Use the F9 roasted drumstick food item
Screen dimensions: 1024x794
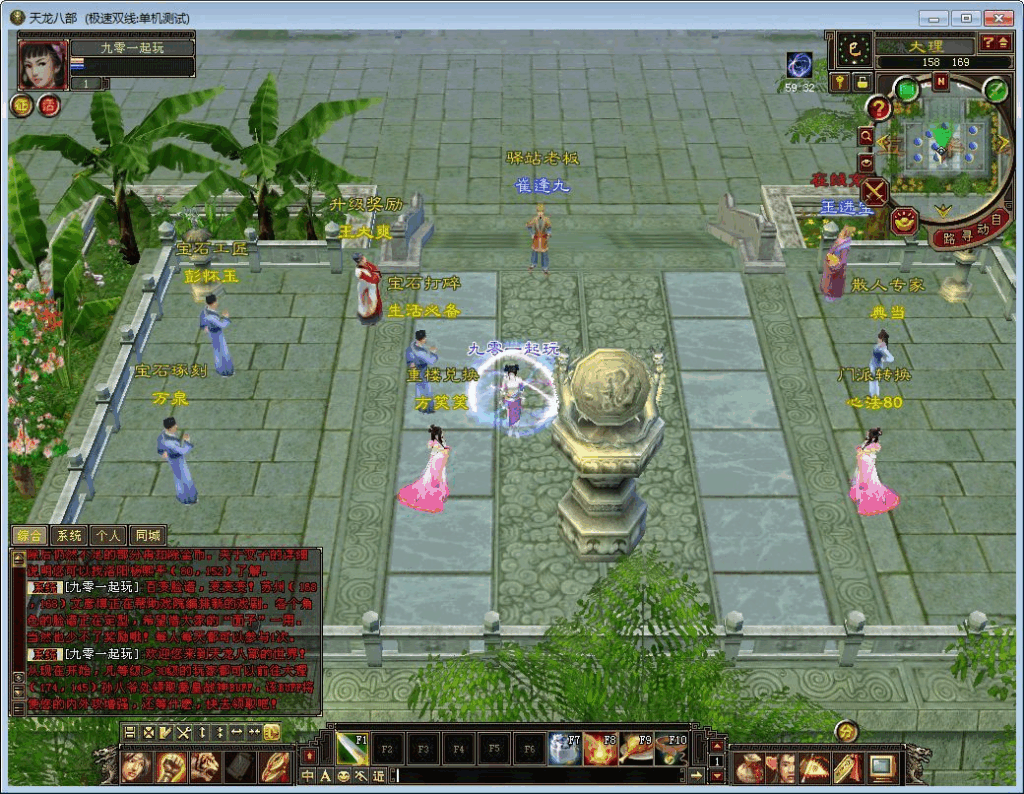point(637,748)
